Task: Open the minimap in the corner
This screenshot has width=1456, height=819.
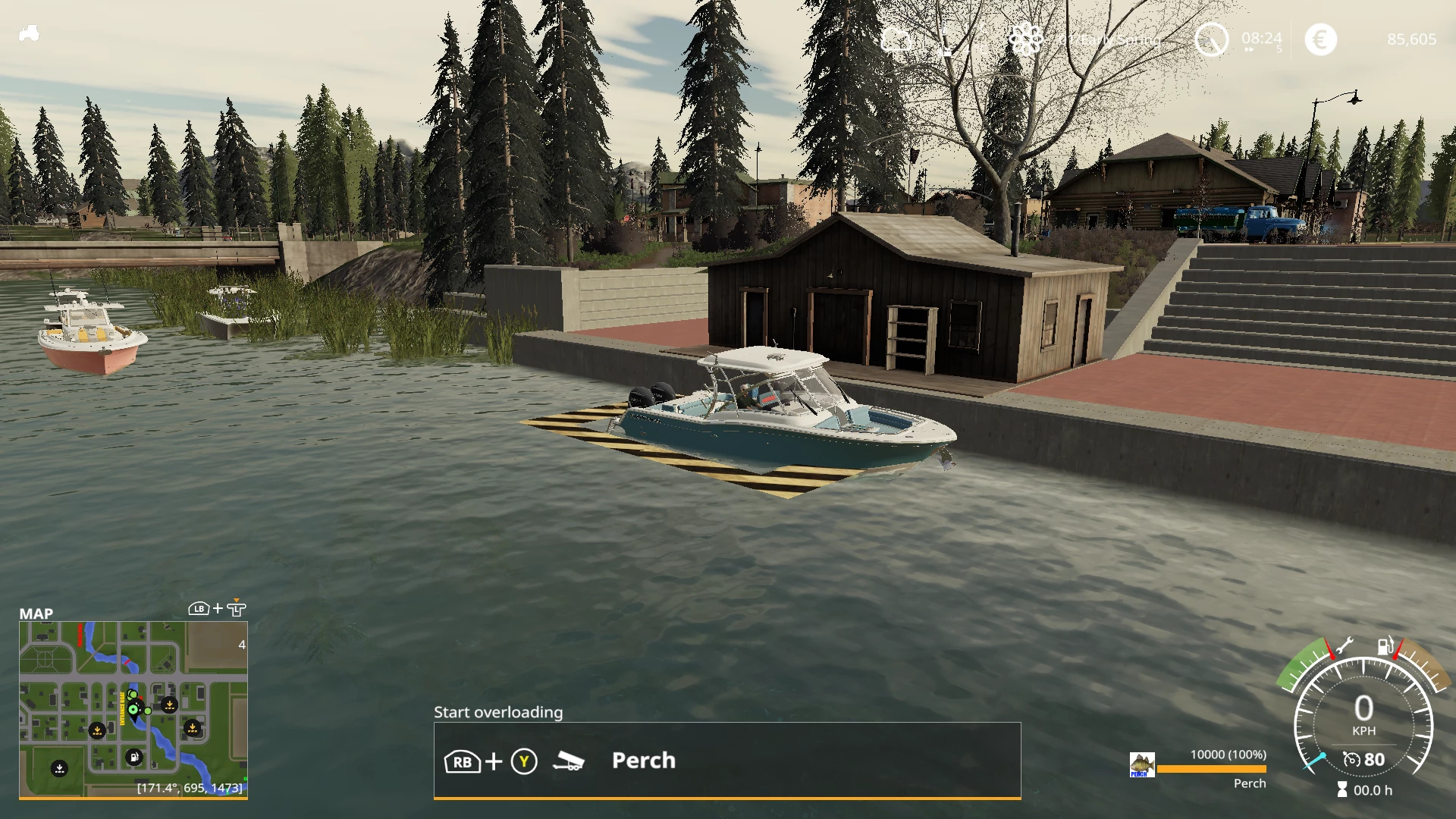Action: 133,709
